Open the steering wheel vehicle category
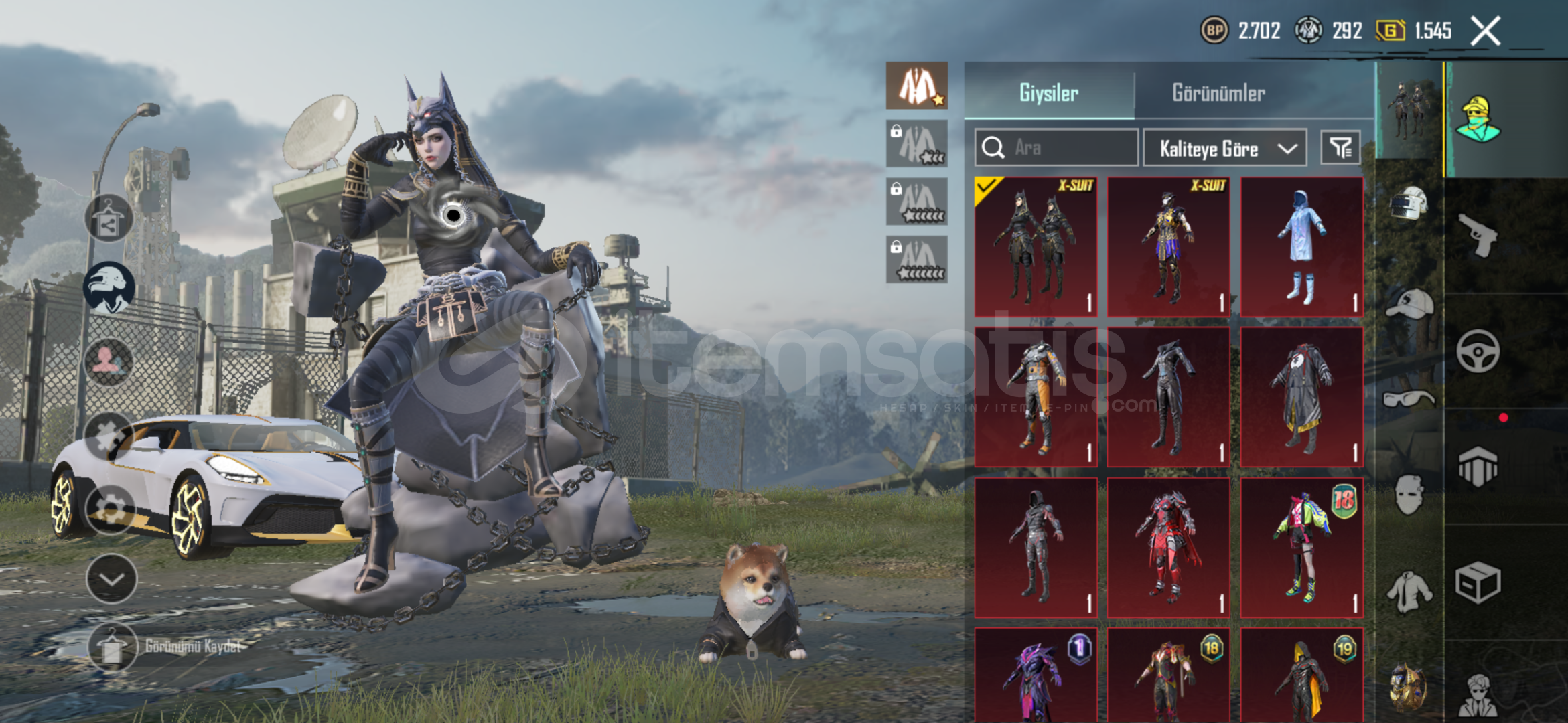The width and height of the screenshot is (1568, 723). [x=1478, y=351]
